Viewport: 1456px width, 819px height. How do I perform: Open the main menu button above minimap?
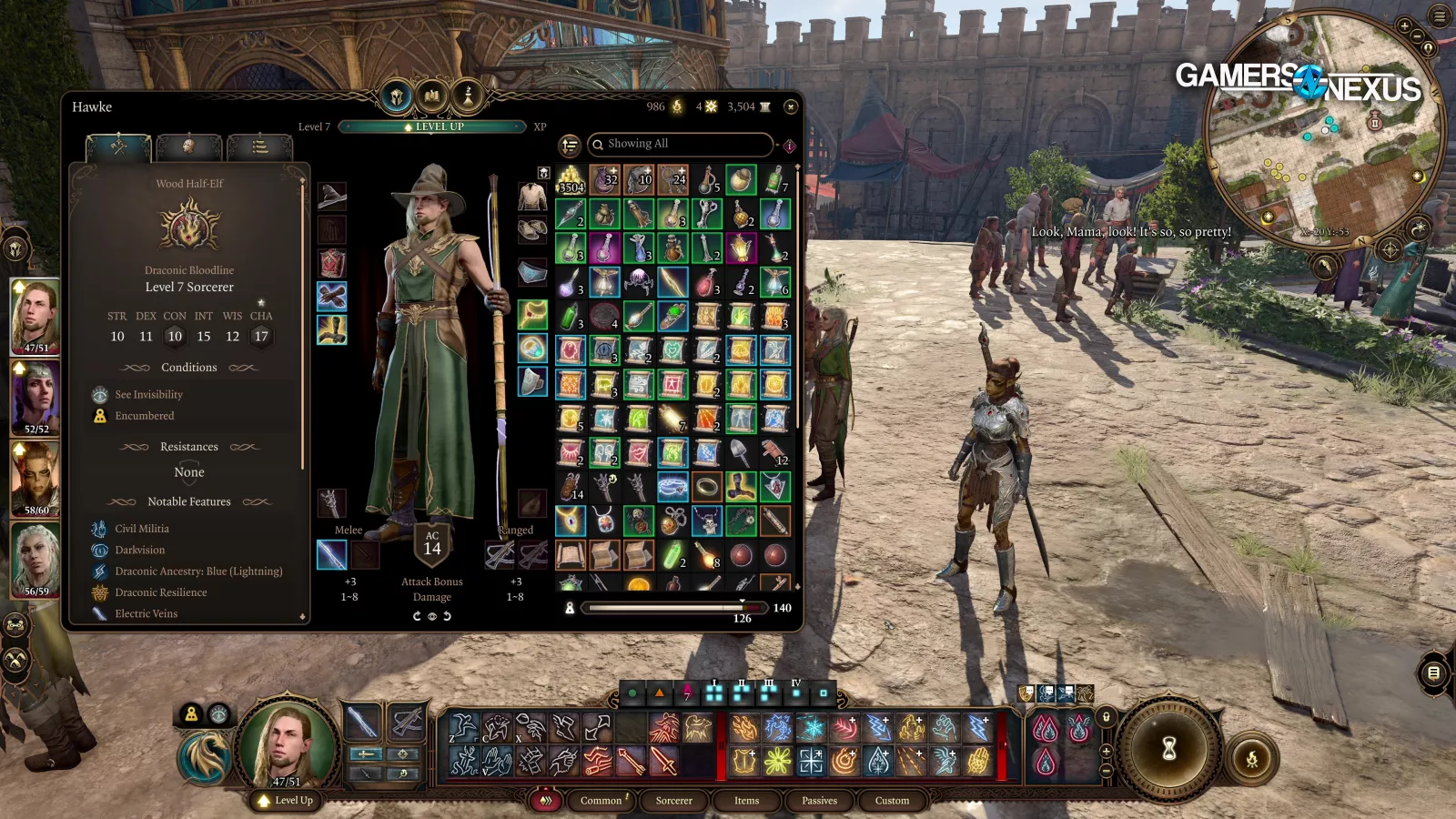coord(1440,15)
